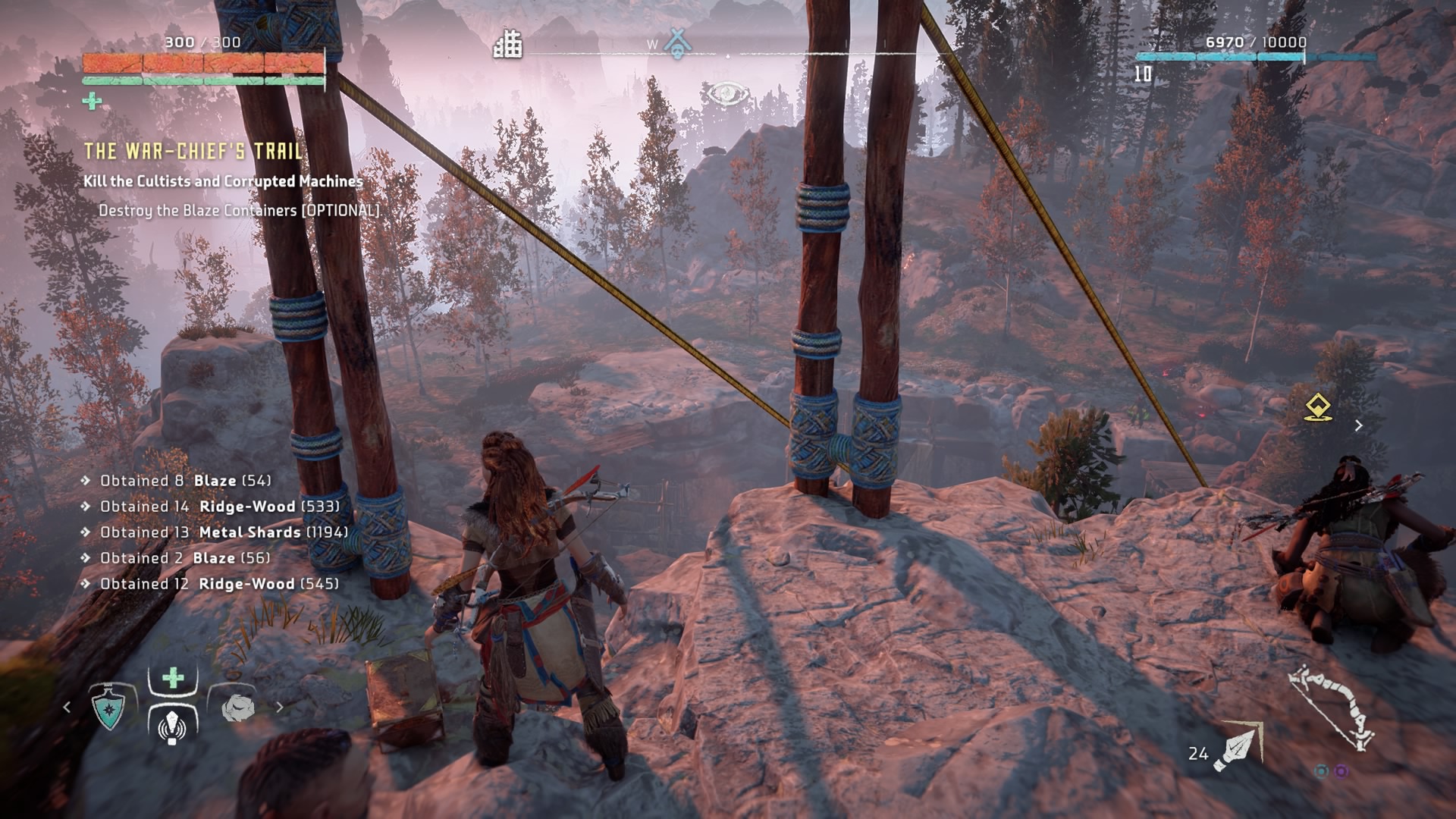
Task: Click the green plus health pouch indicator
Action: pyautogui.click(x=93, y=101)
